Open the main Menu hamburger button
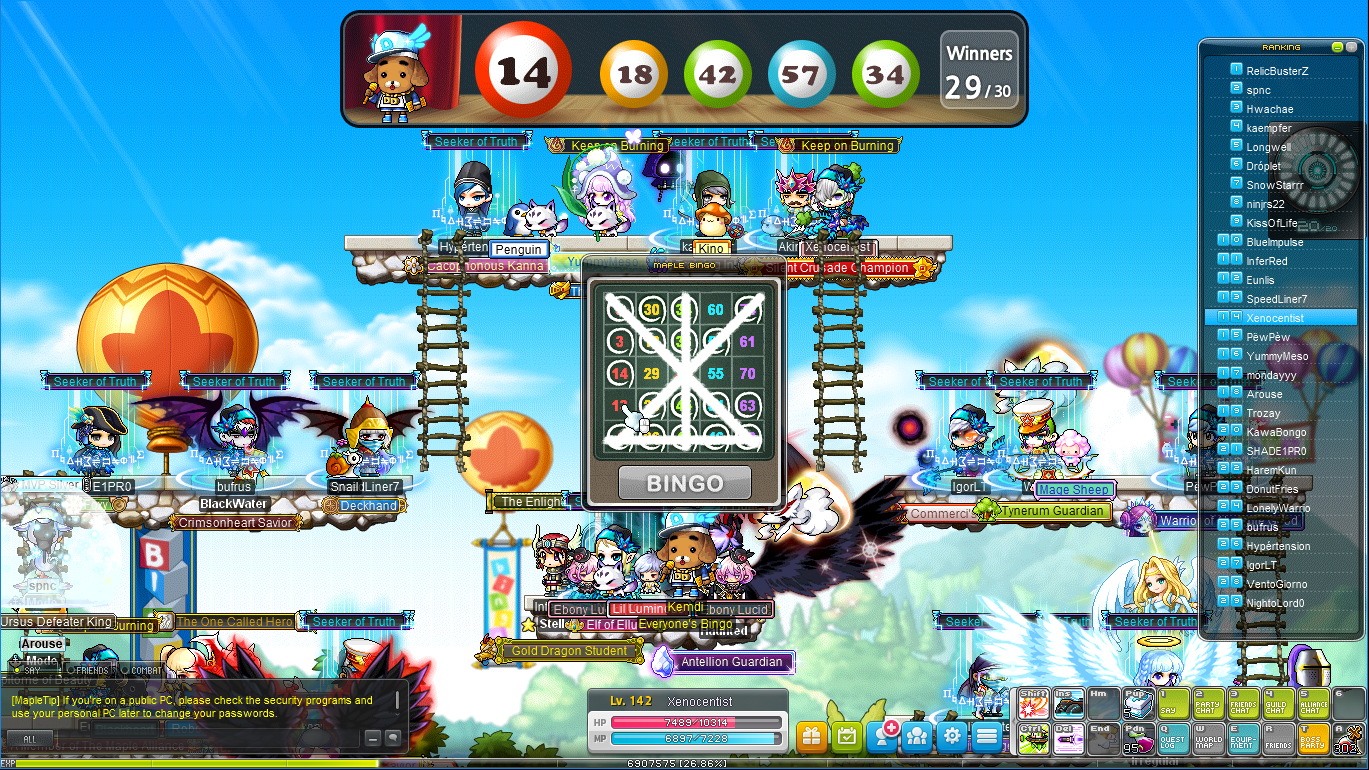Screen dimensions: 1369x770 point(986,735)
